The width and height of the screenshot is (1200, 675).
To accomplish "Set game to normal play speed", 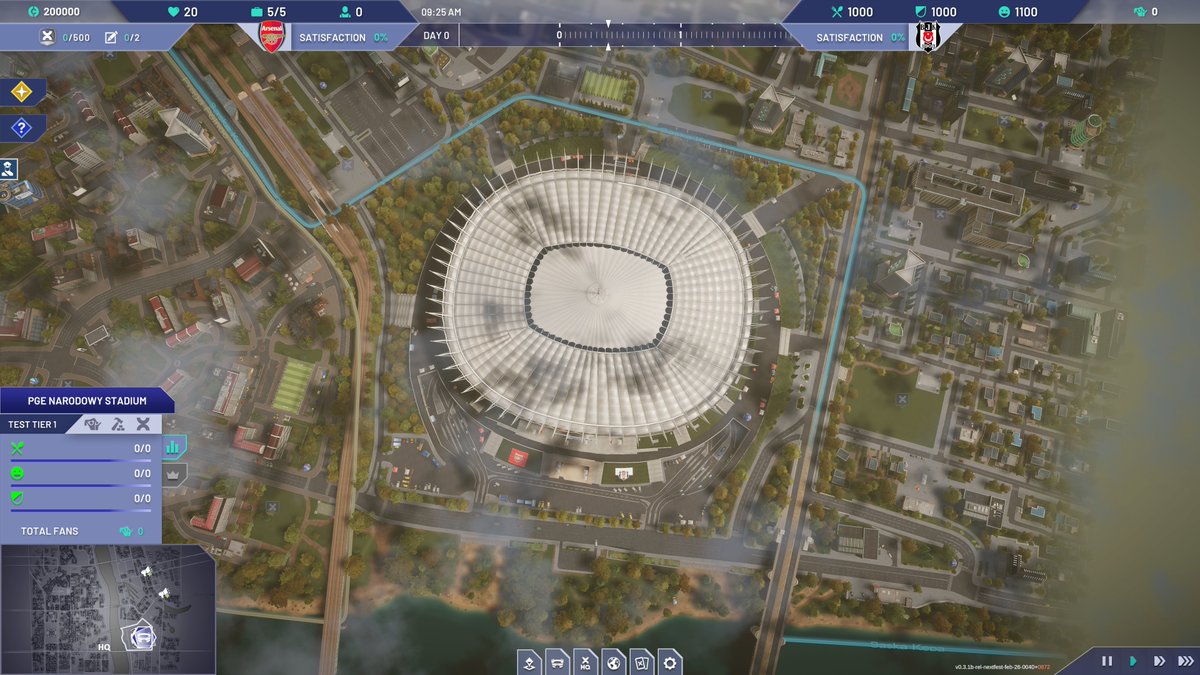I will click(1133, 661).
